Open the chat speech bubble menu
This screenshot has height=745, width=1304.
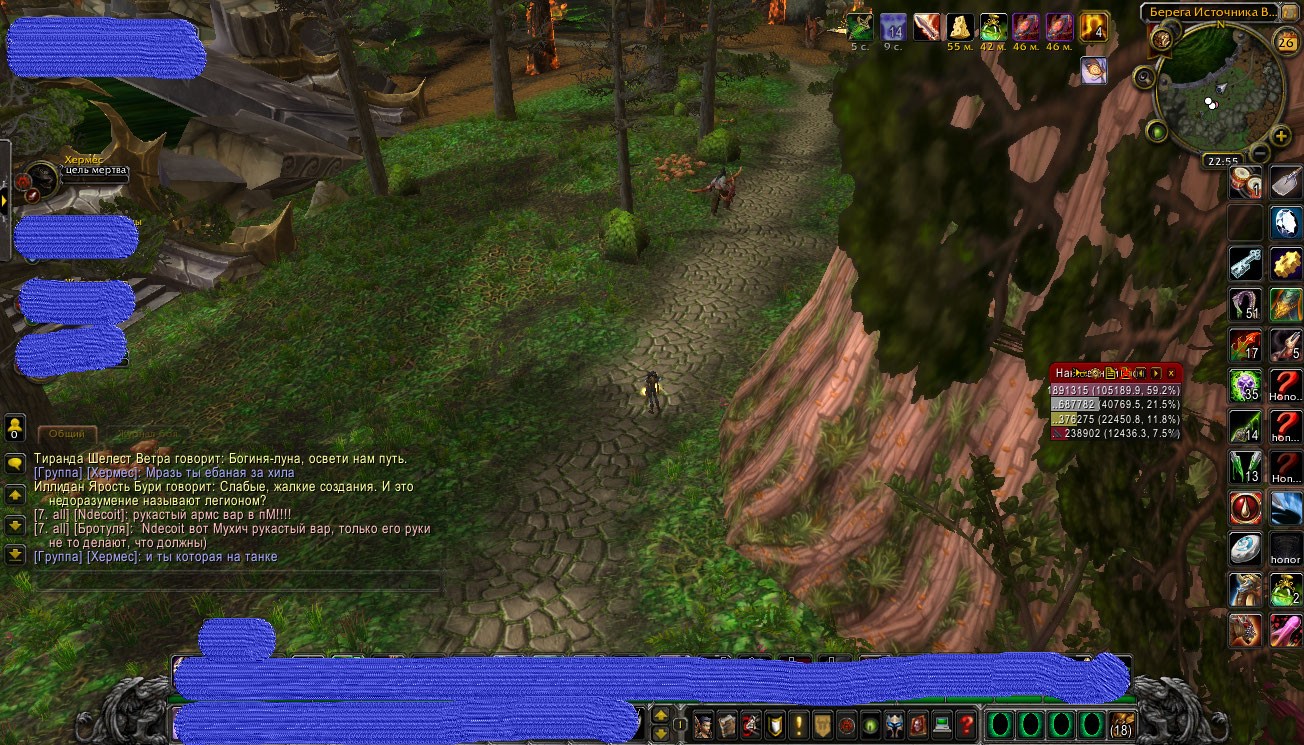point(15,463)
